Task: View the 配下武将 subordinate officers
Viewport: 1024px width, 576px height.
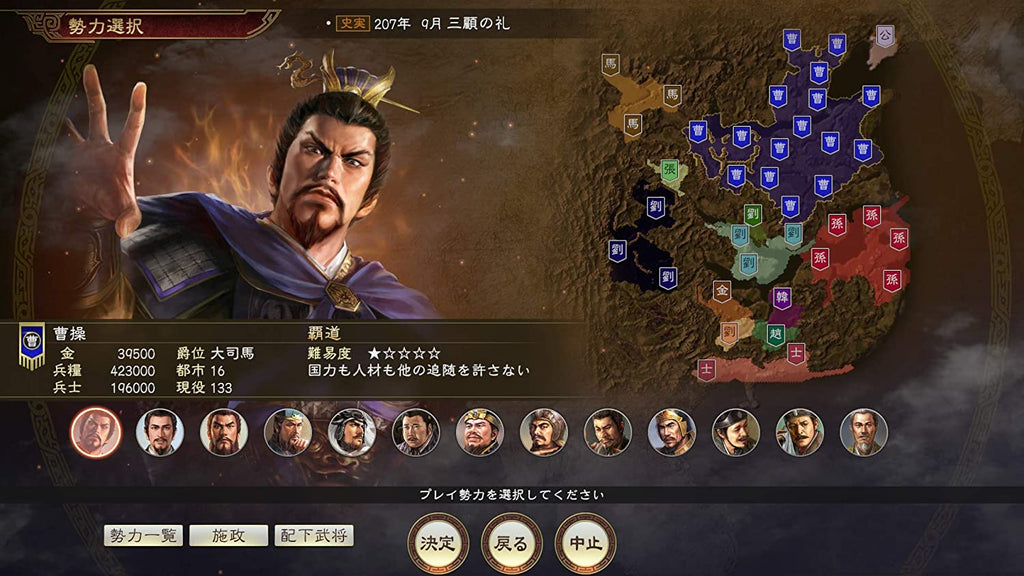Action: coord(314,536)
